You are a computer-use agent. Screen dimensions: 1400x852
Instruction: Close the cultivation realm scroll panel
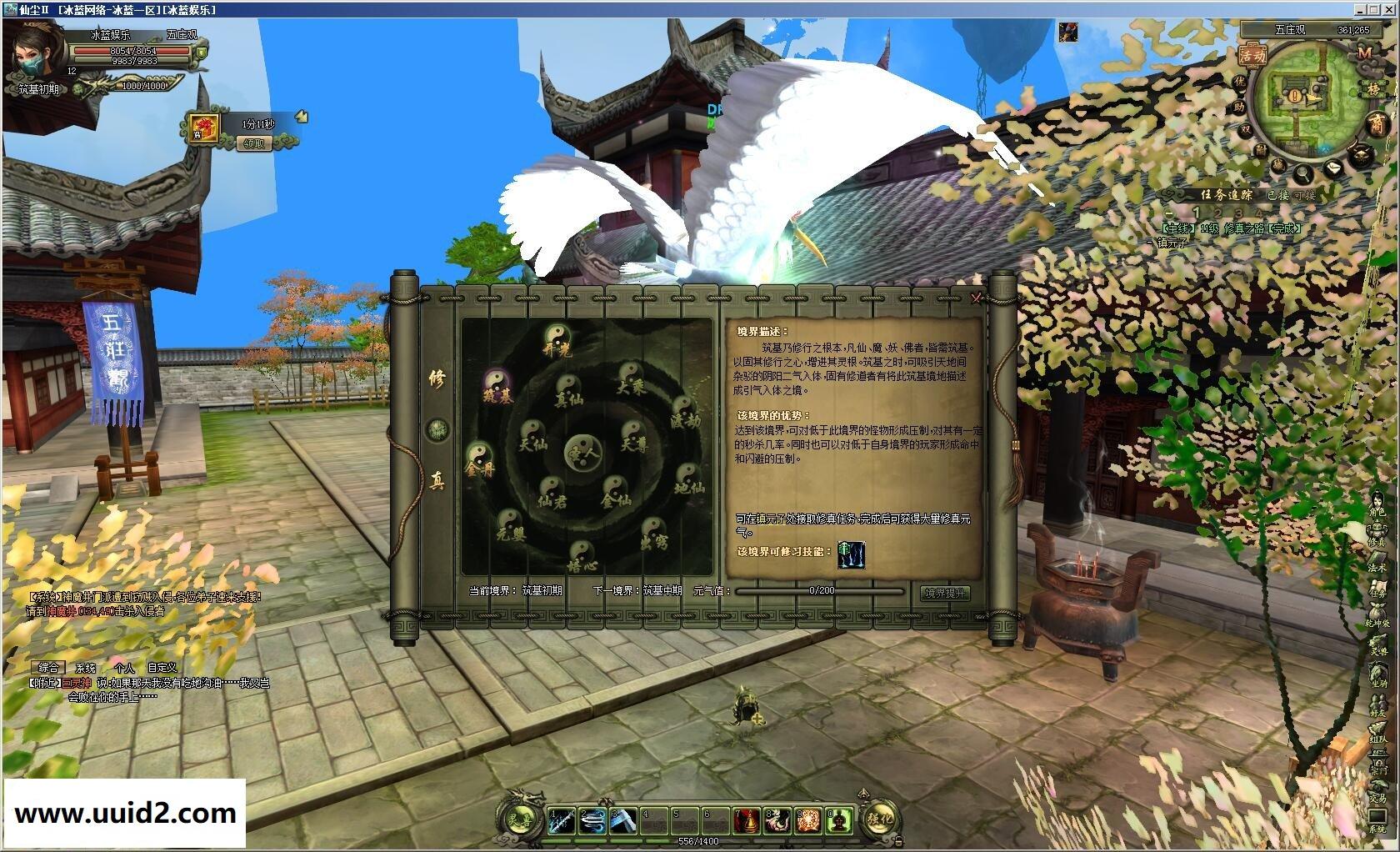(x=976, y=298)
